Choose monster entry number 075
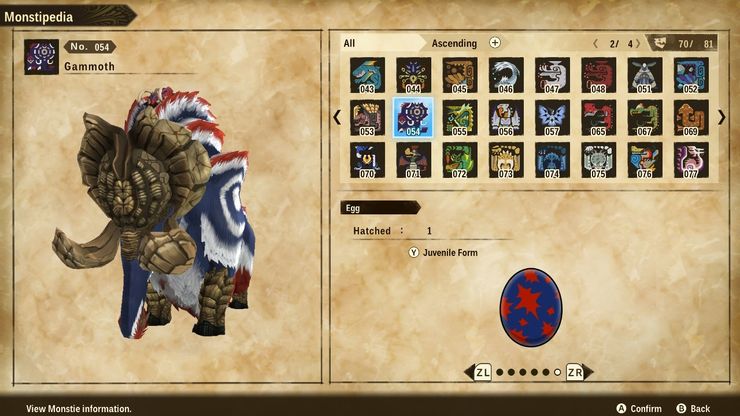Screen dimensions: 740x416 pyautogui.click(x=598, y=160)
